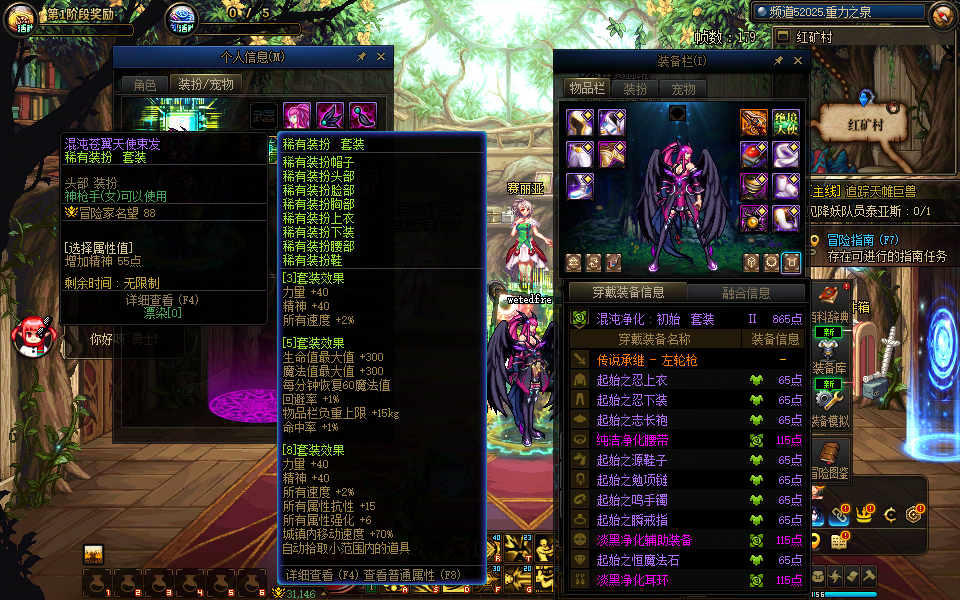Select the 淡黑净化耳环 earring row

[690, 580]
